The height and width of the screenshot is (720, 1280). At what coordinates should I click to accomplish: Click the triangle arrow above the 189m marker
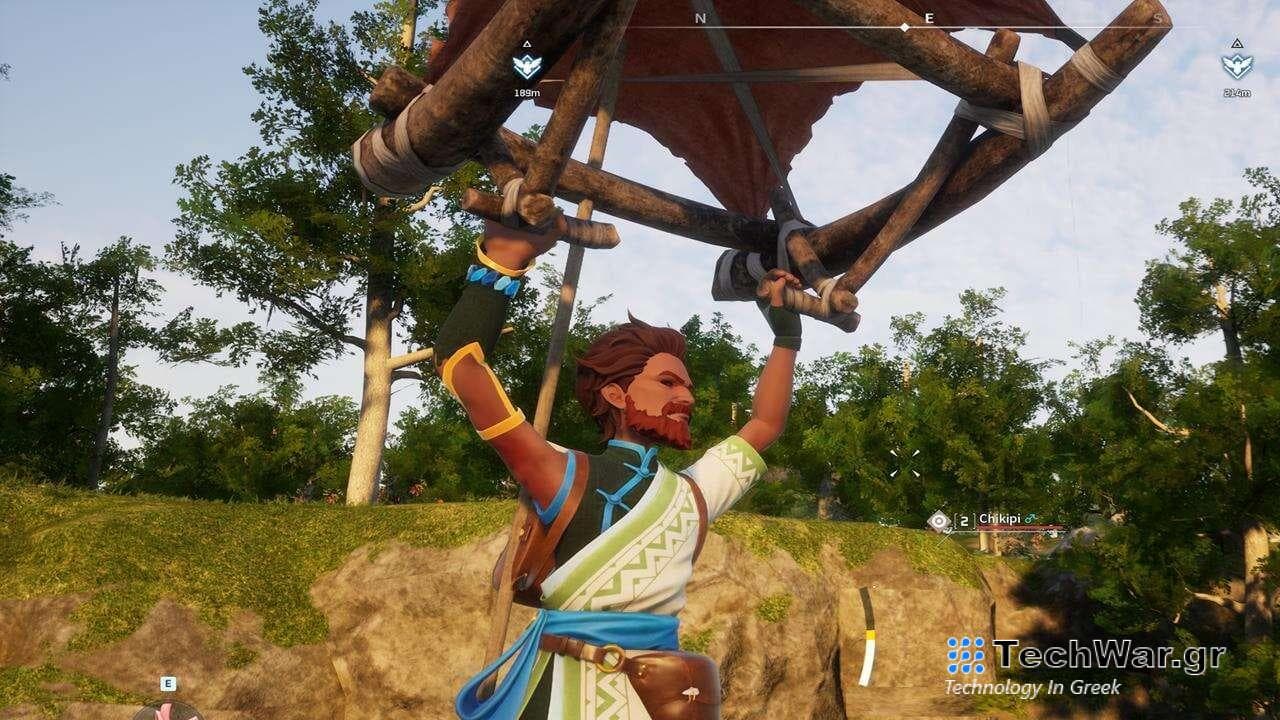click(527, 44)
